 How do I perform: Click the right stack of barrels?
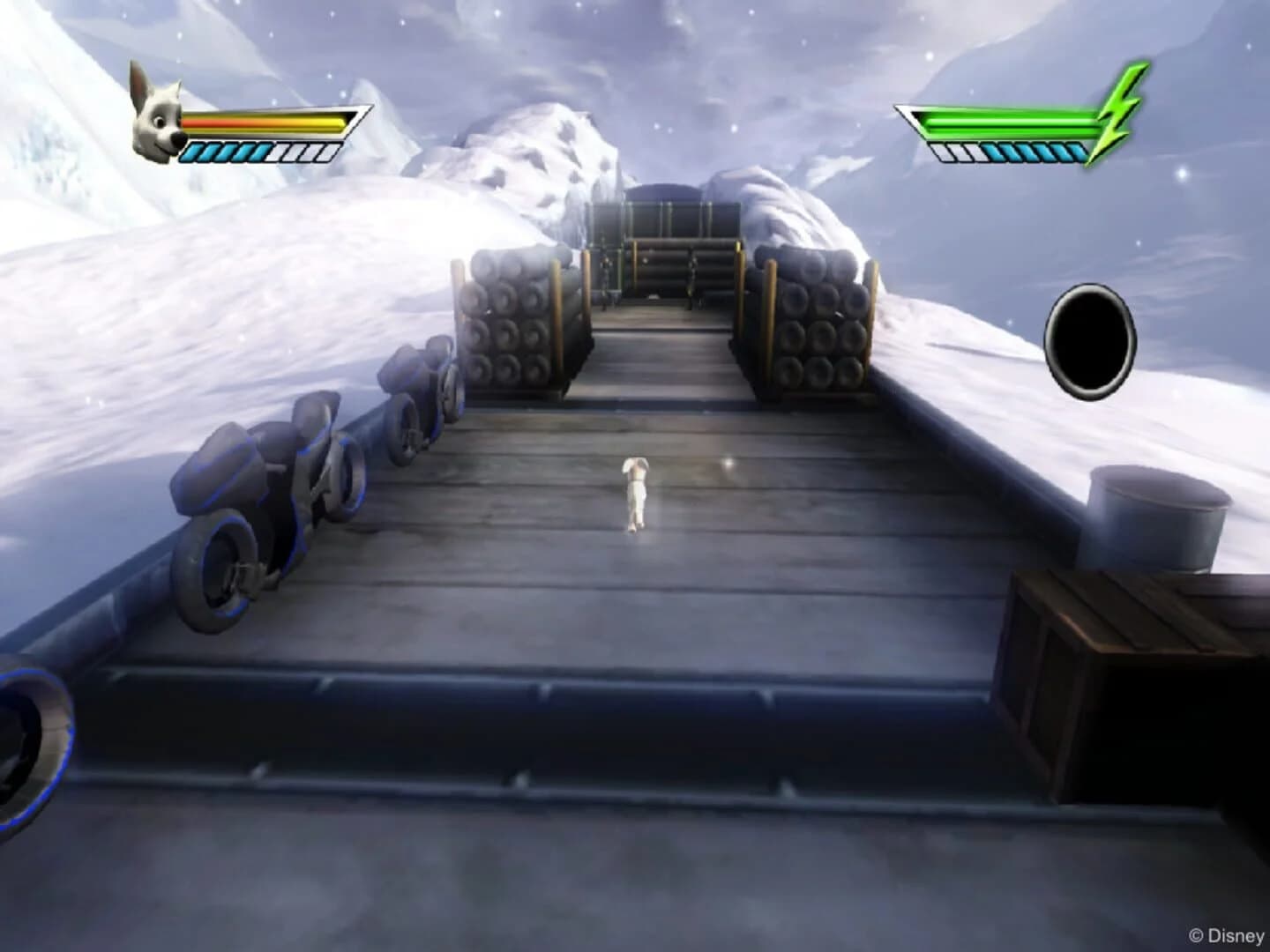point(816,326)
